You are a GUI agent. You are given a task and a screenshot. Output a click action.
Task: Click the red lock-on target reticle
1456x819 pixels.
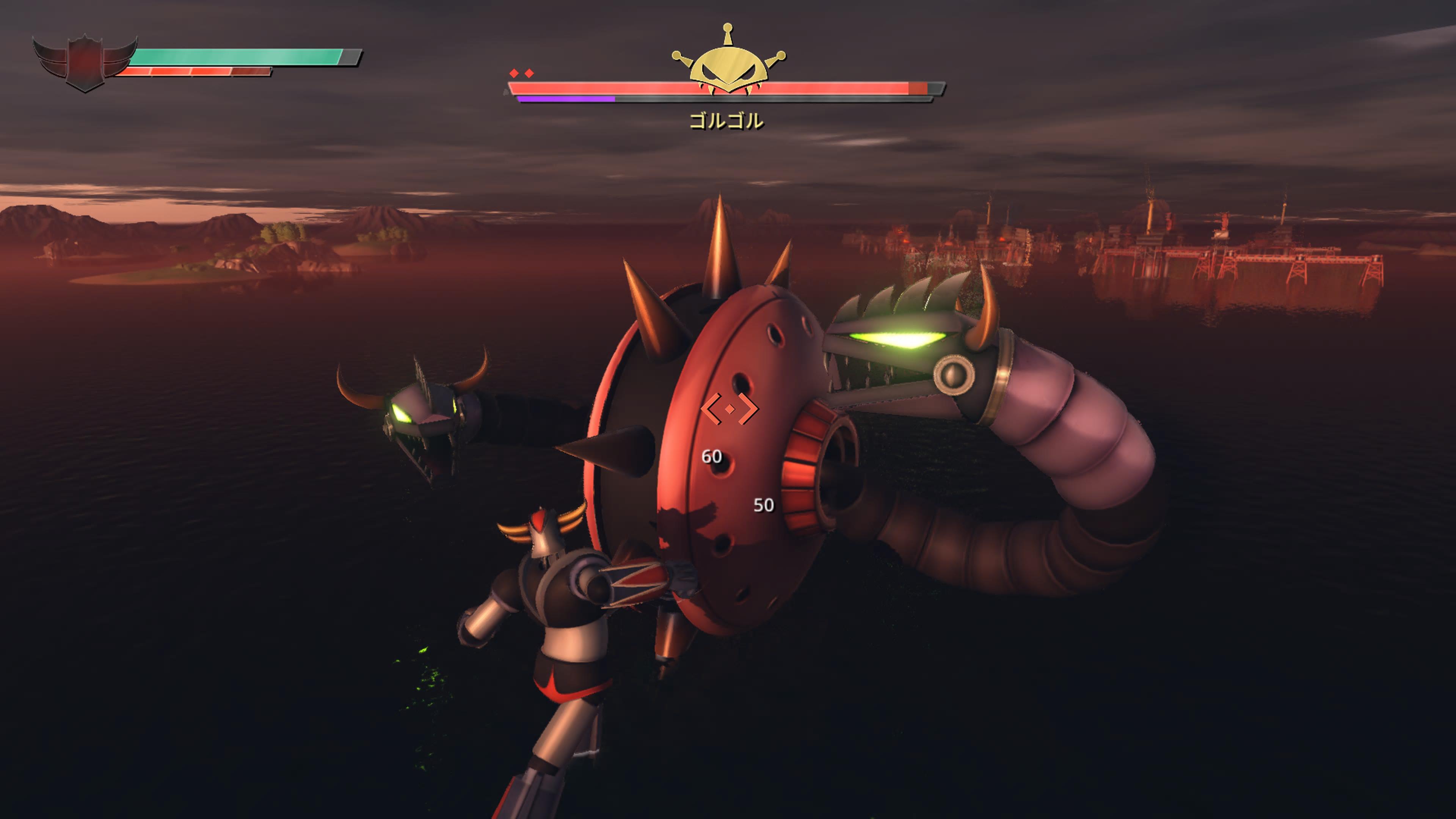point(730,408)
